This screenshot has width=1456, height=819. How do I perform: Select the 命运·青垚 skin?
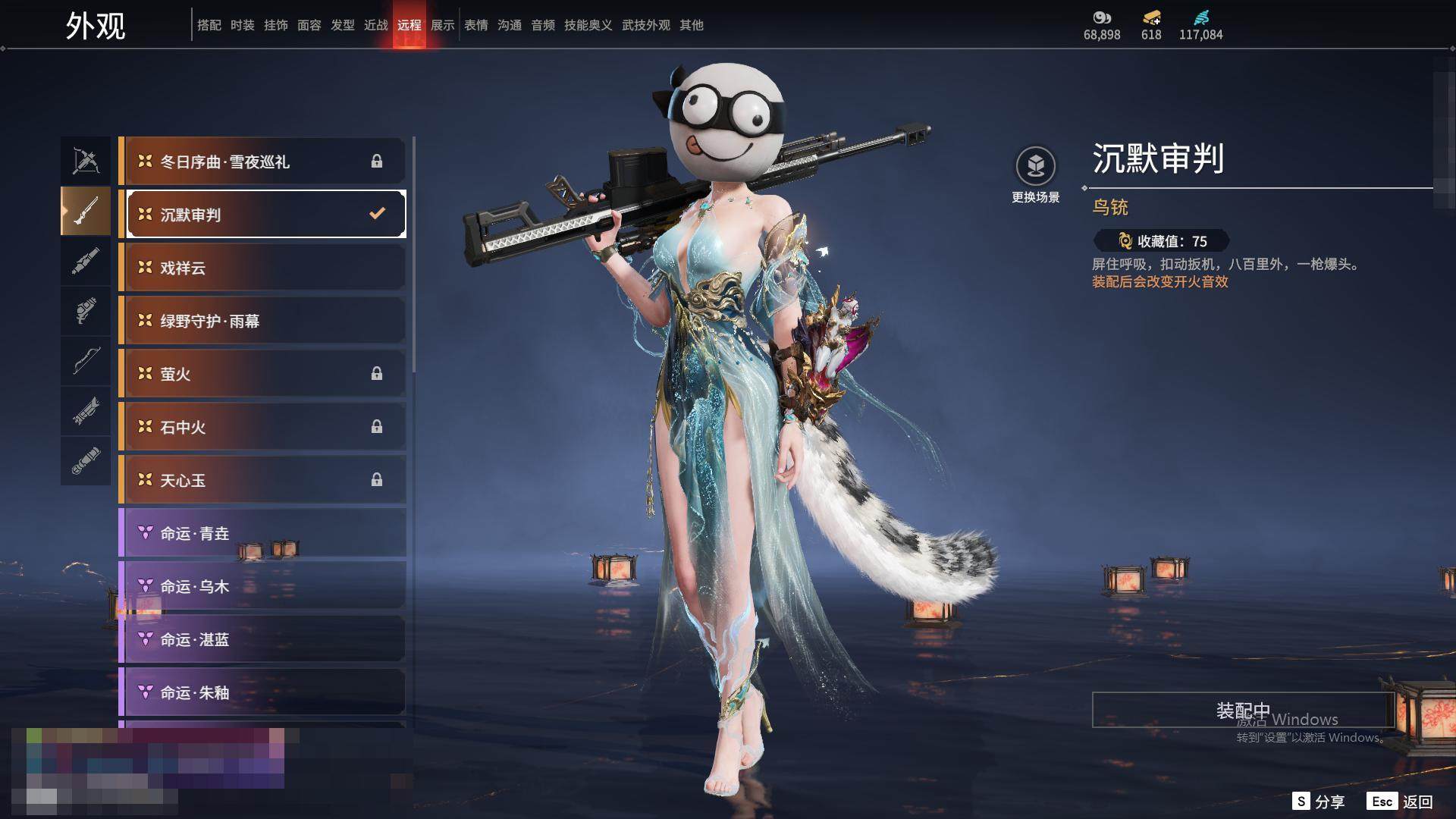coord(262,533)
